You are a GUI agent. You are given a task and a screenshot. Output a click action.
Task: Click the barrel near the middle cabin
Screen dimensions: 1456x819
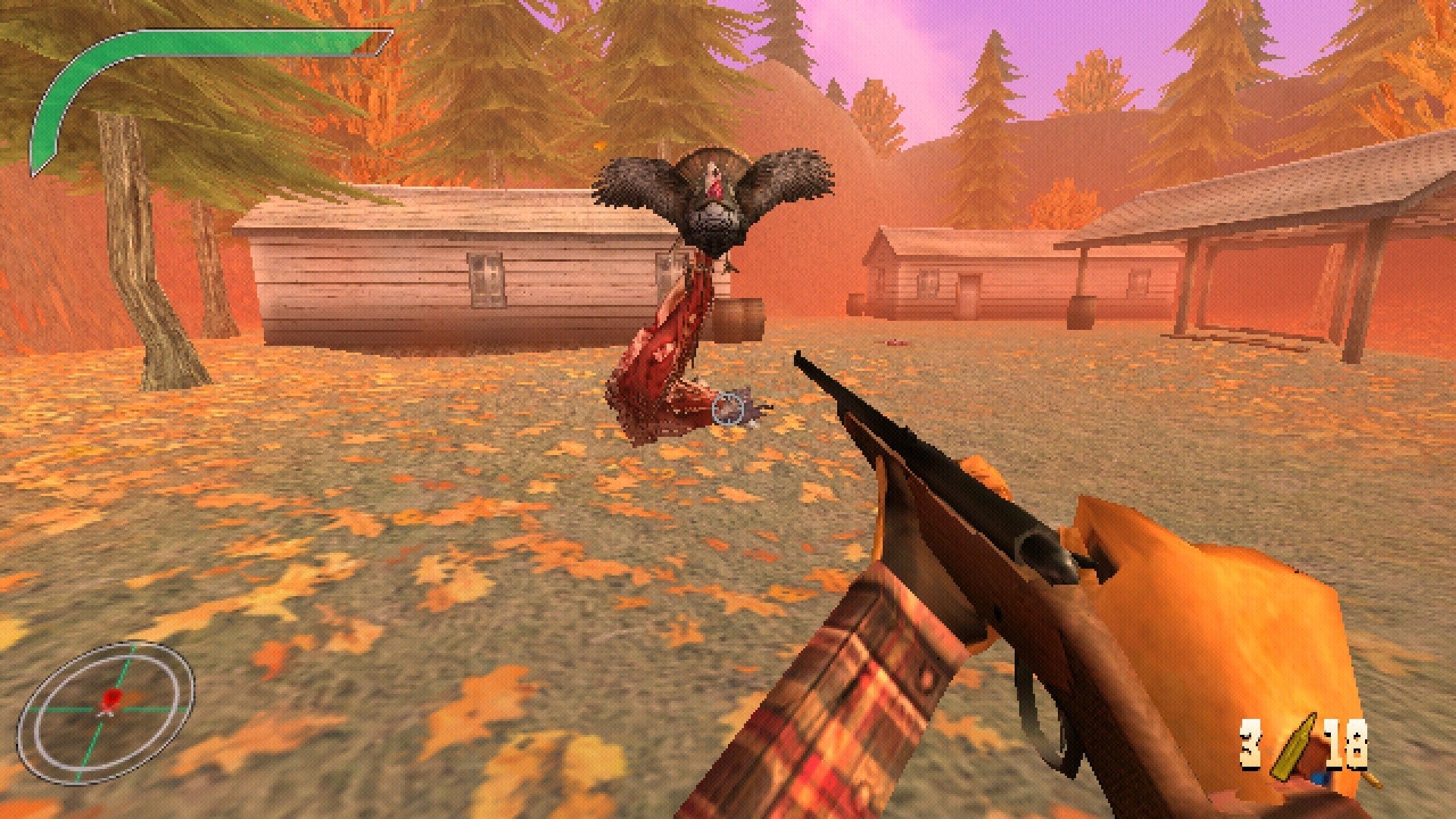coord(1081,312)
